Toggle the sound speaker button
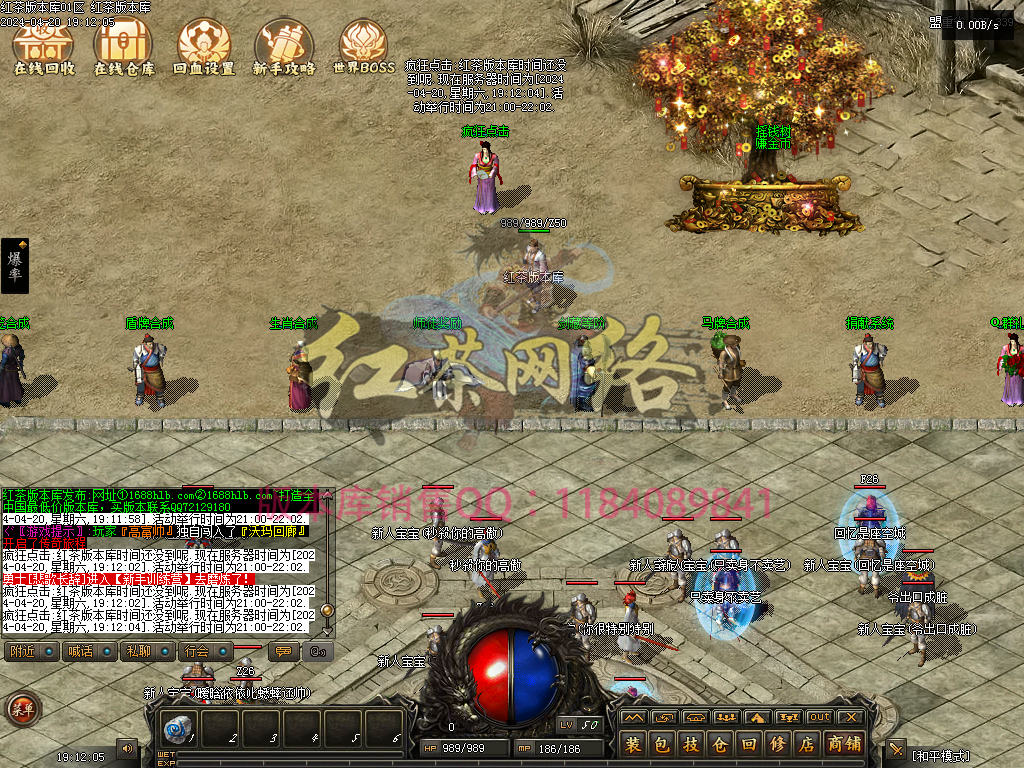The image size is (1024, 768). coord(127,747)
